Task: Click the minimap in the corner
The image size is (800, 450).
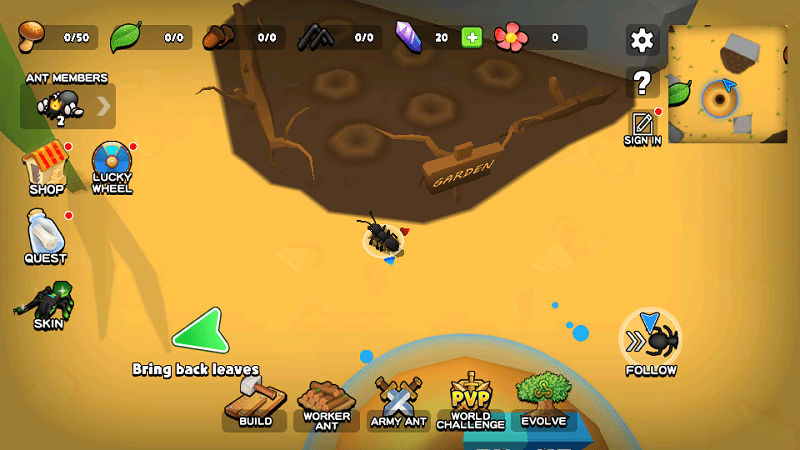Action: (727, 84)
